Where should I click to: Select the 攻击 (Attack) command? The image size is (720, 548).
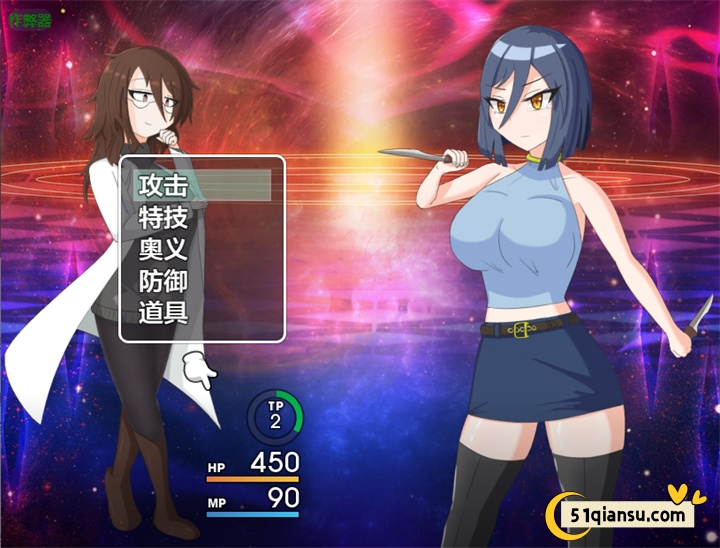pos(165,185)
